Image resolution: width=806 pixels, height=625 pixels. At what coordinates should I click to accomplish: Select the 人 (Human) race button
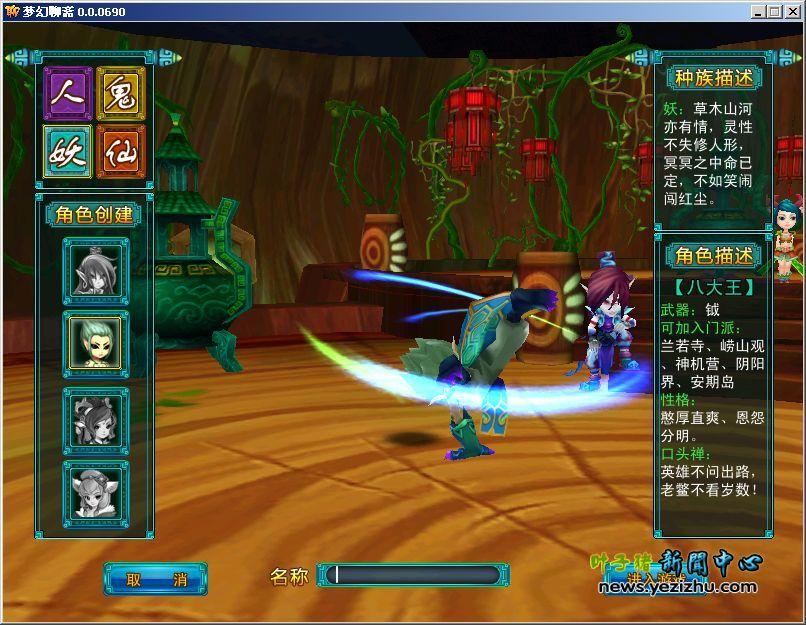click(68, 94)
